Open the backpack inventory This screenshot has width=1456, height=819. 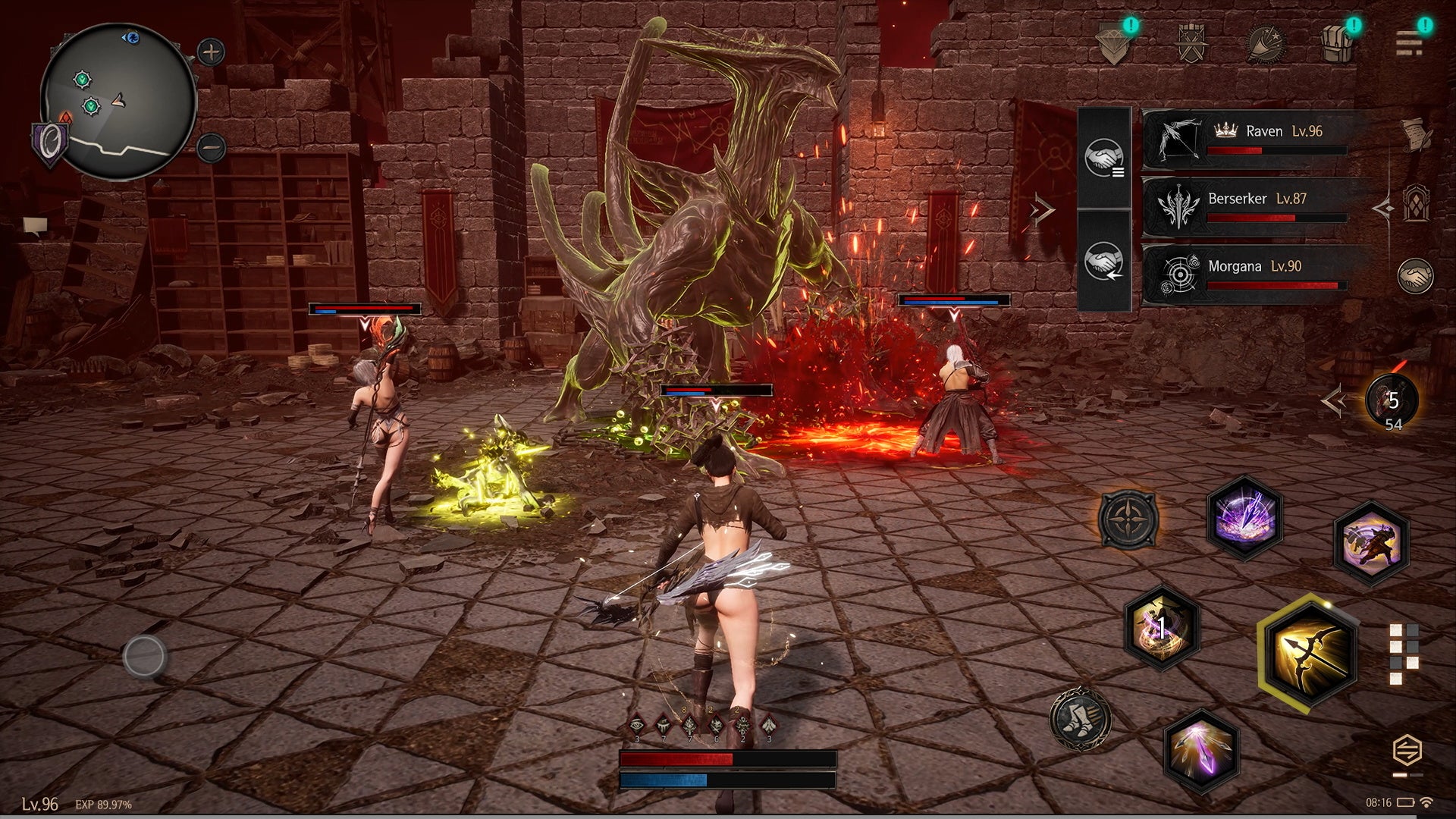coord(1337,42)
